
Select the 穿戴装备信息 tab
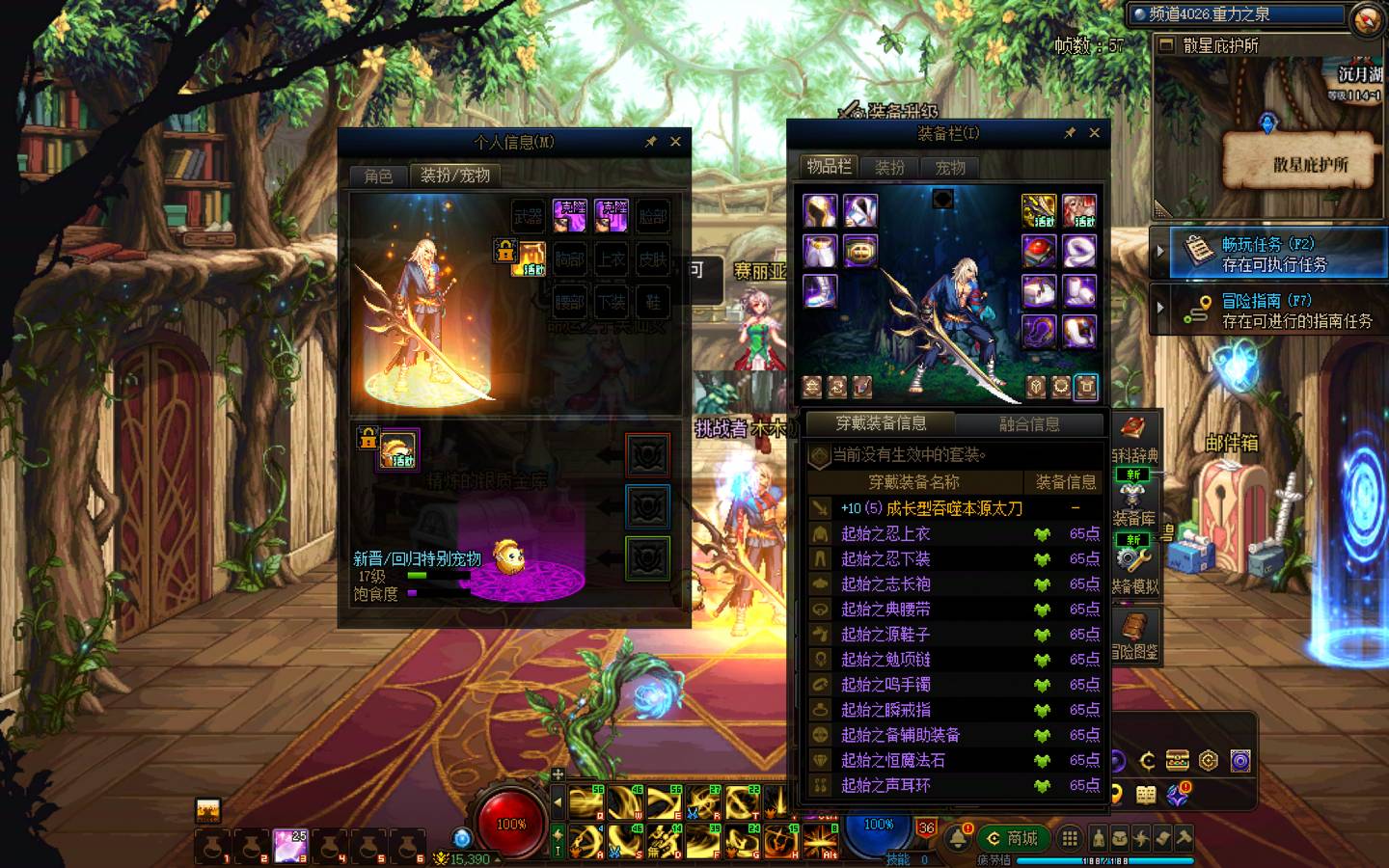pyautogui.click(x=881, y=423)
